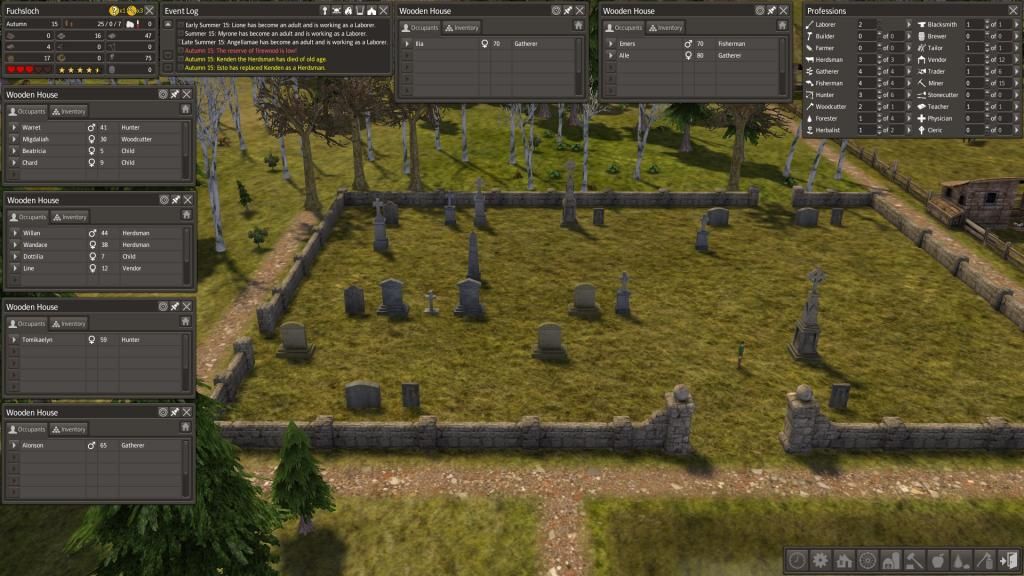This screenshot has height=576, width=1024.
Task: Open the Housing toolbar menu
Action: pyautogui.click(x=843, y=560)
